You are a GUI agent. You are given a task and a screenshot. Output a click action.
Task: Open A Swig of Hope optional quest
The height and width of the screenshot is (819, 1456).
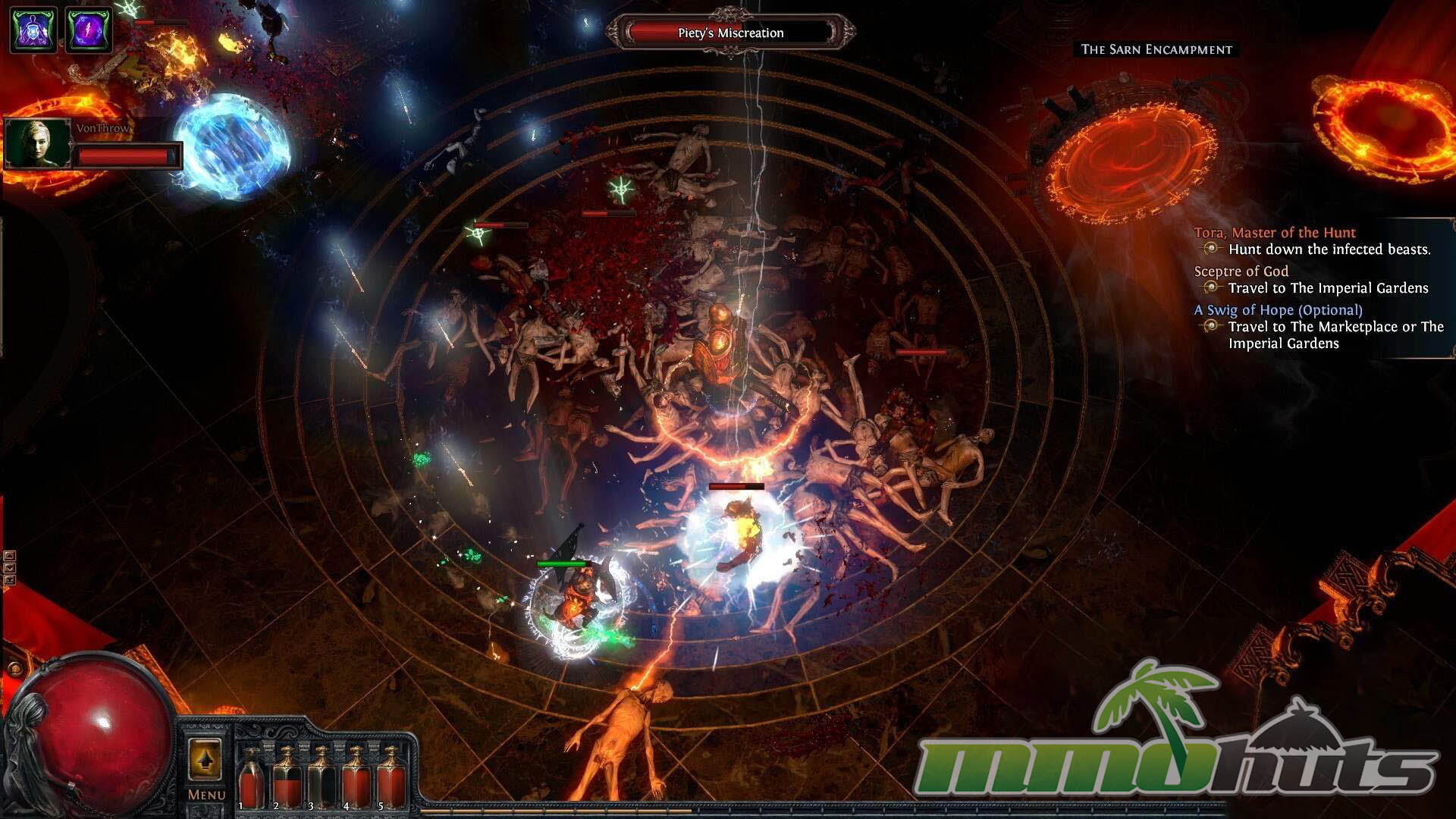point(1278,310)
